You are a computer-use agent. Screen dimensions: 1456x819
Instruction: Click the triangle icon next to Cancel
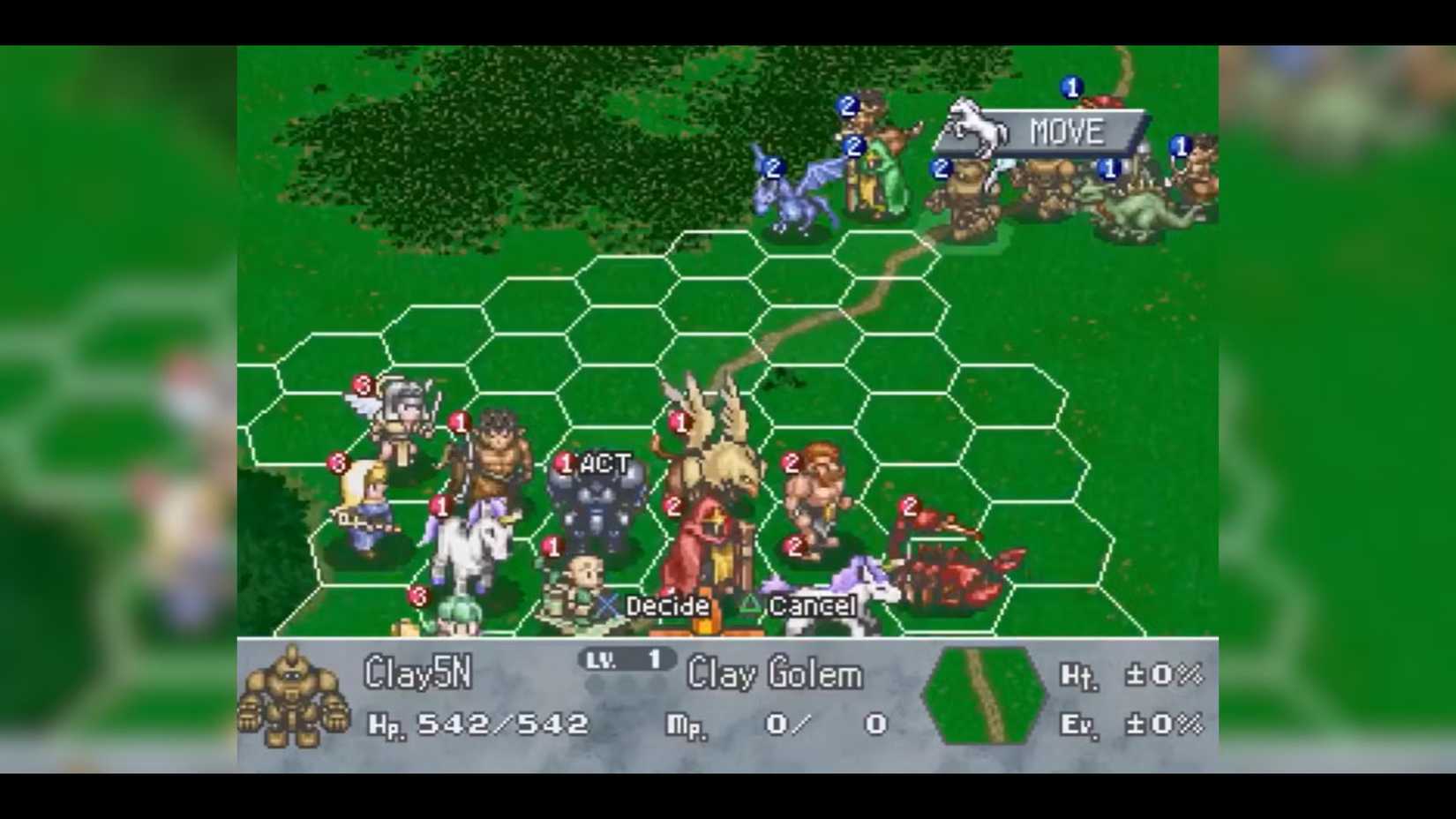749,606
